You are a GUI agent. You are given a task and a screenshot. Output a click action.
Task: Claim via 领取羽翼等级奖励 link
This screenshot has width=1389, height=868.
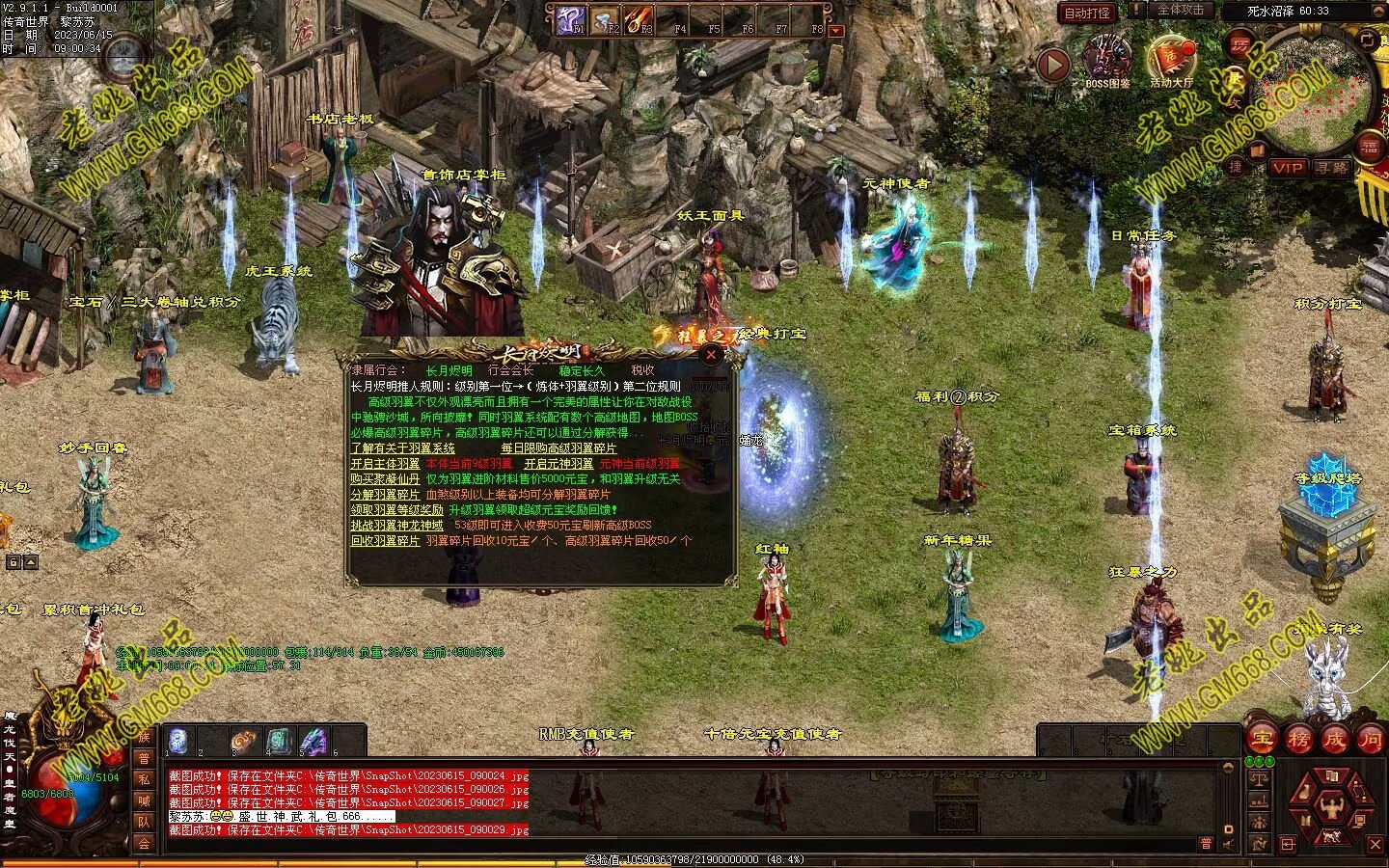point(396,510)
